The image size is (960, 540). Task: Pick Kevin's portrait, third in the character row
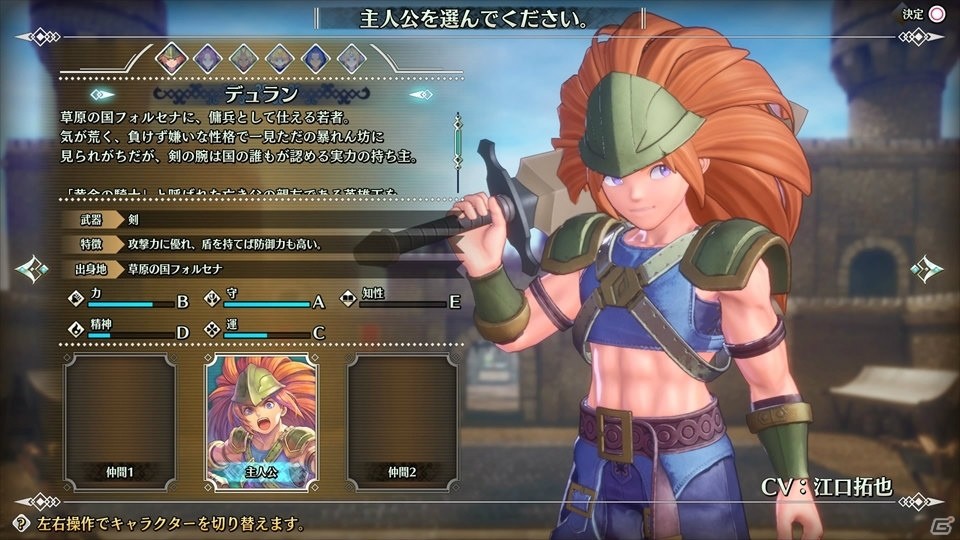point(243,58)
